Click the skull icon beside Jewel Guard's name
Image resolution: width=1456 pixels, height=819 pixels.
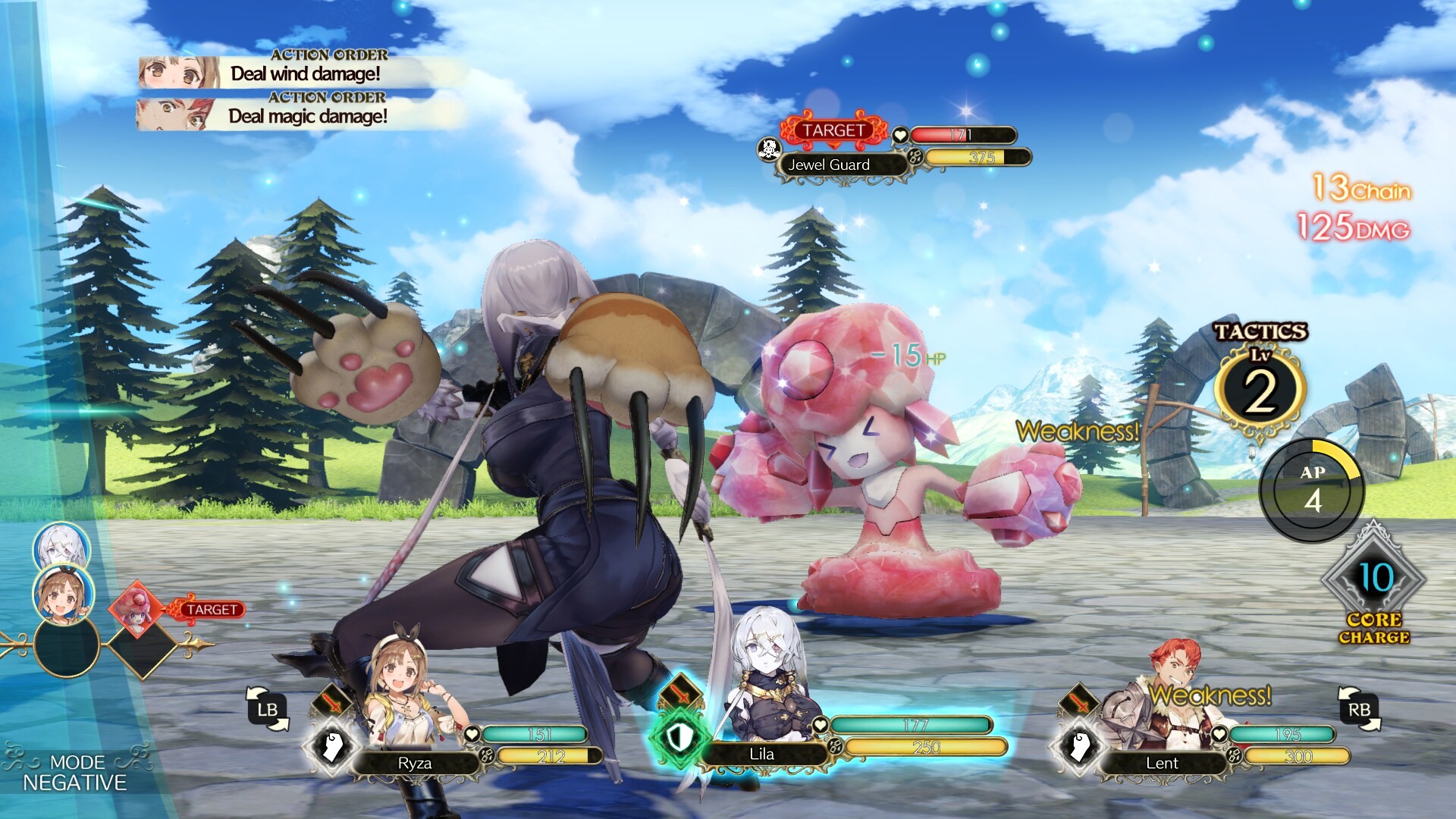point(768,149)
